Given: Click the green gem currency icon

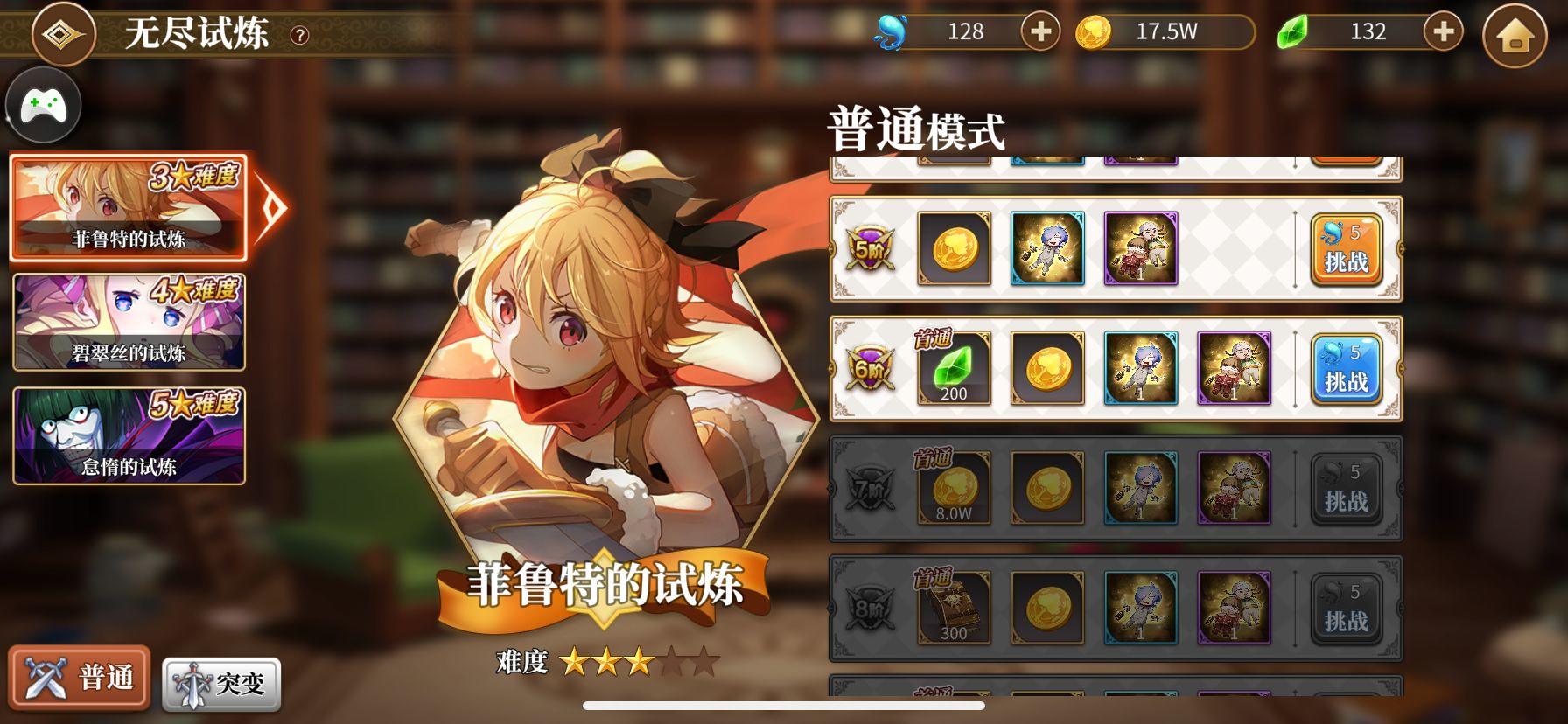Looking at the screenshot, I should coord(1292,32).
